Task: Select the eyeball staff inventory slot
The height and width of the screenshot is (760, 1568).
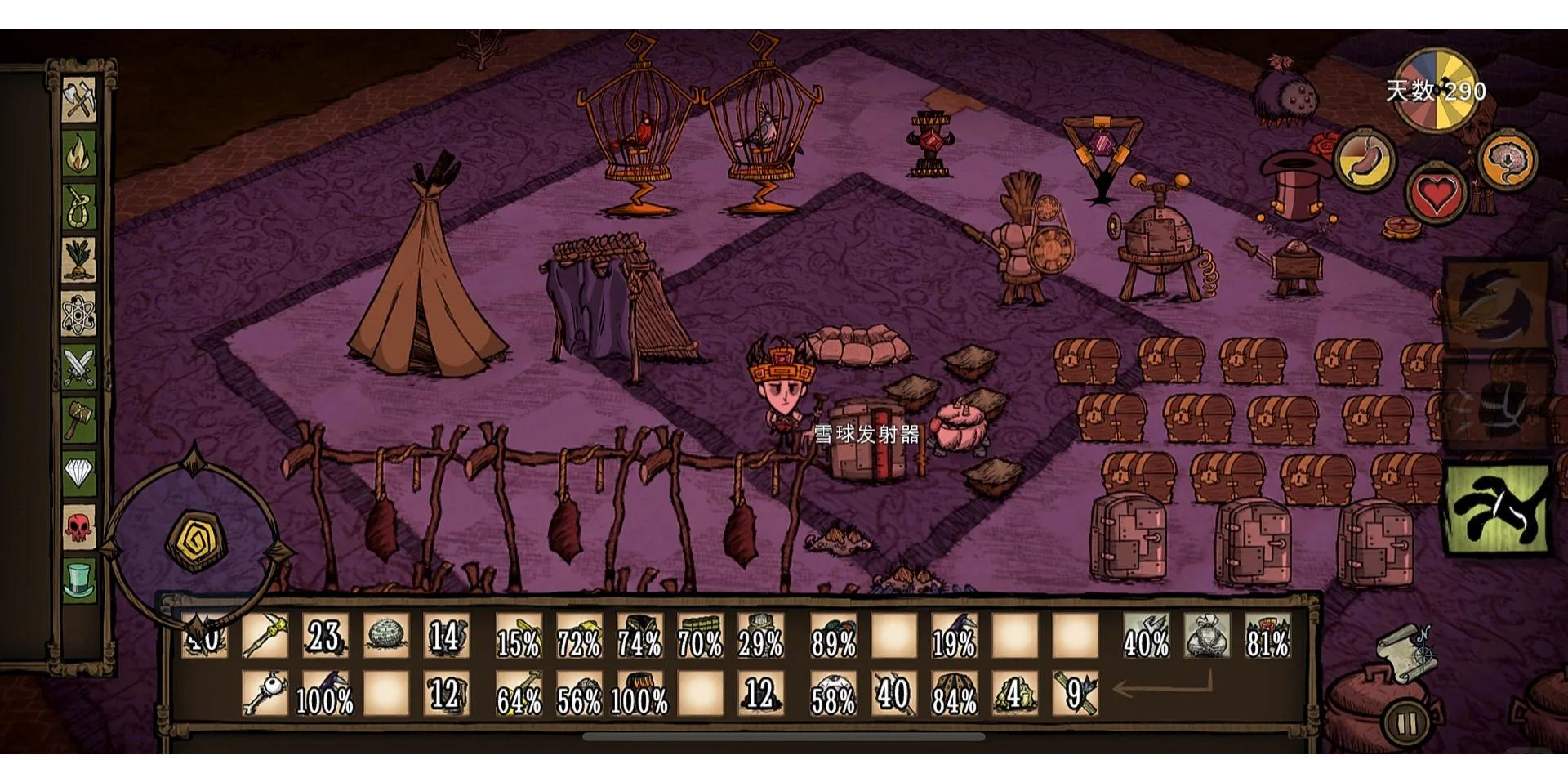Action: [265, 695]
